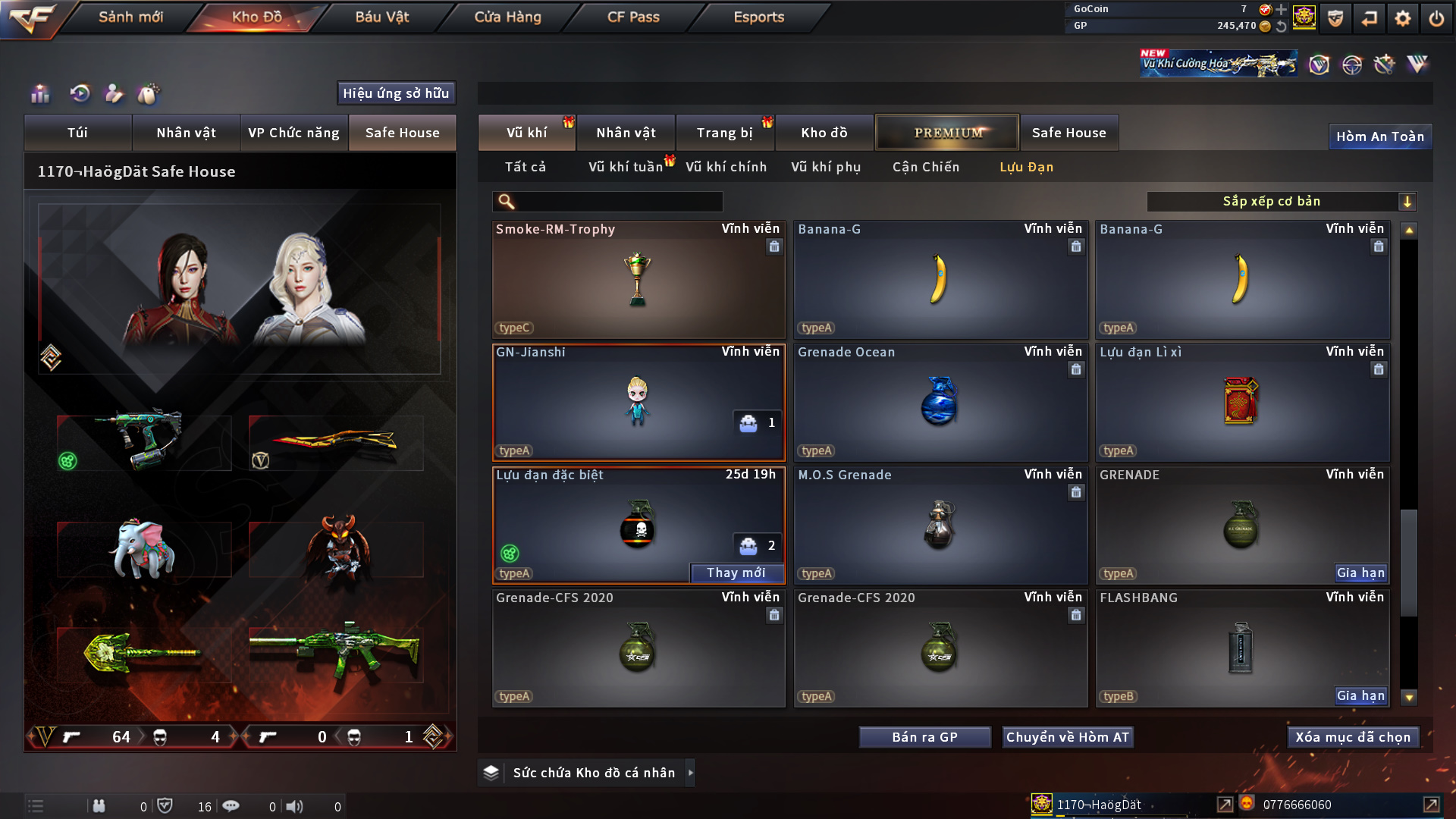Click Thay mới on Lựu đạn đặc biệt
The height and width of the screenshot is (819, 1456).
[x=736, y=573]
